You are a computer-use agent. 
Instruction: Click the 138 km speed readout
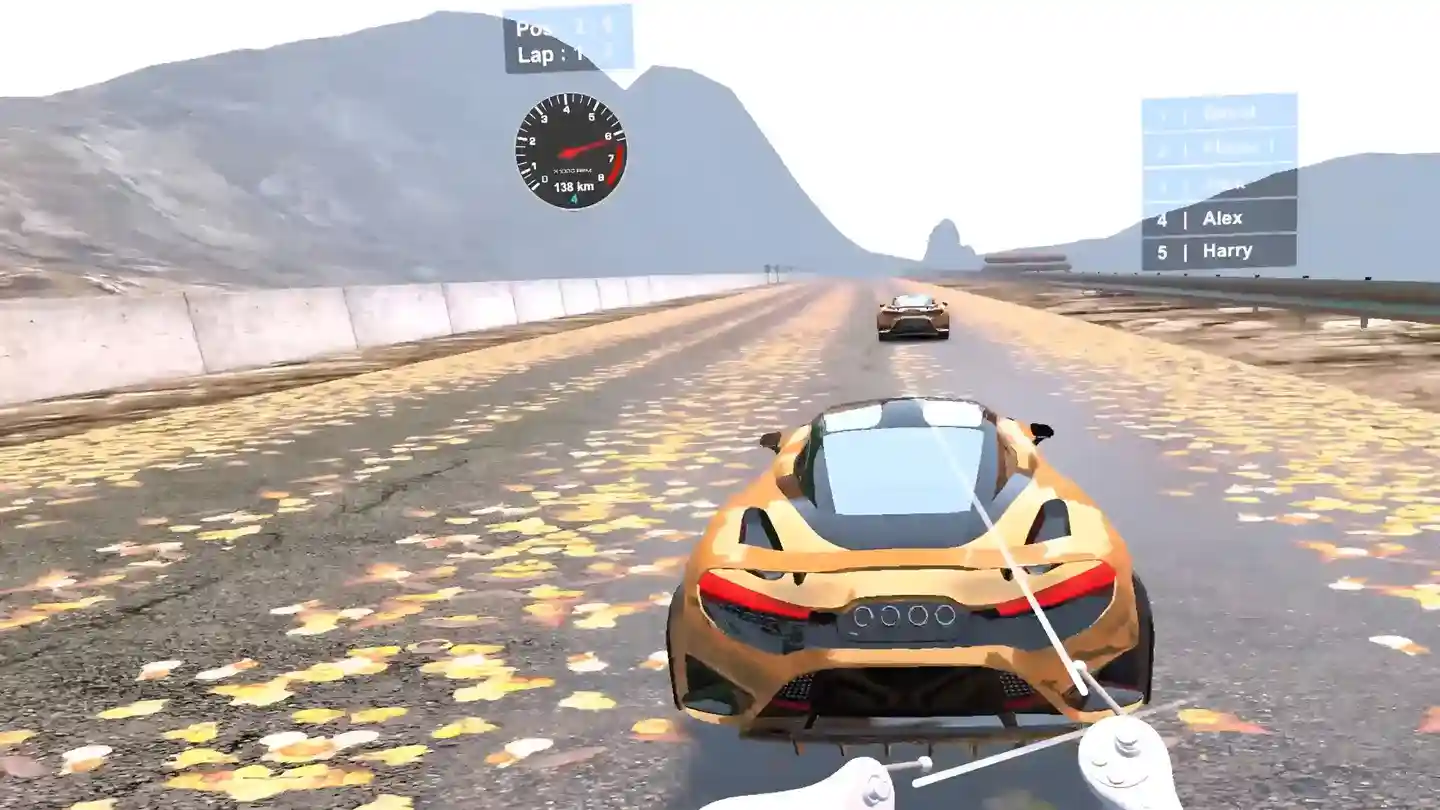click(573, 186)
